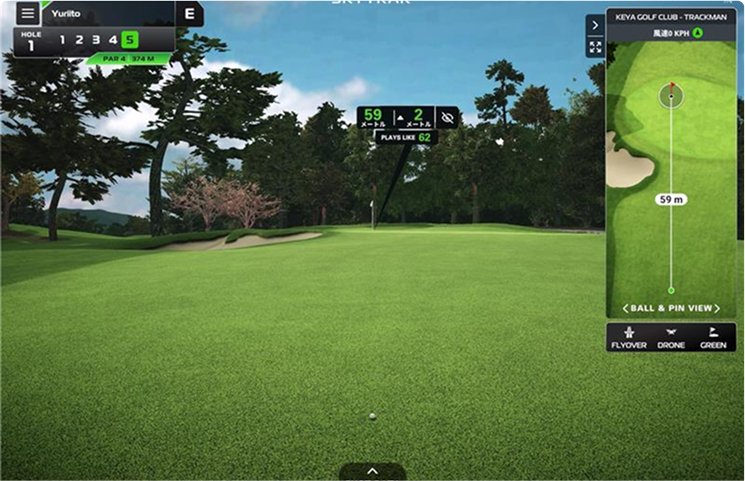Hide the distance info with the eye icon
The height and width of the screenshot is (481, 745).
pyautogui.click(x=447, y=117)
